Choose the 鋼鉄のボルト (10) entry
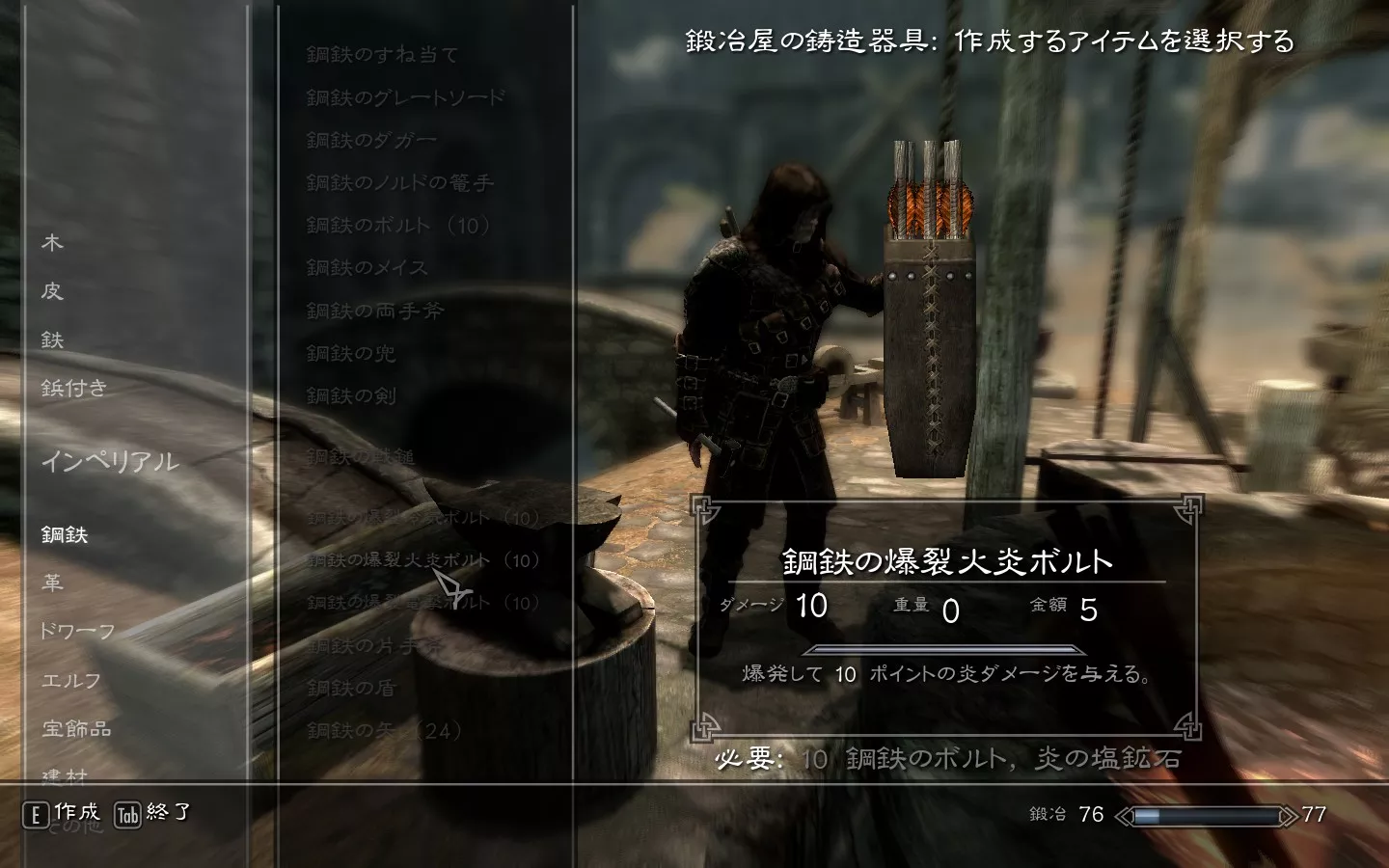Screen dimensions: 1389x868 (398, 226)
